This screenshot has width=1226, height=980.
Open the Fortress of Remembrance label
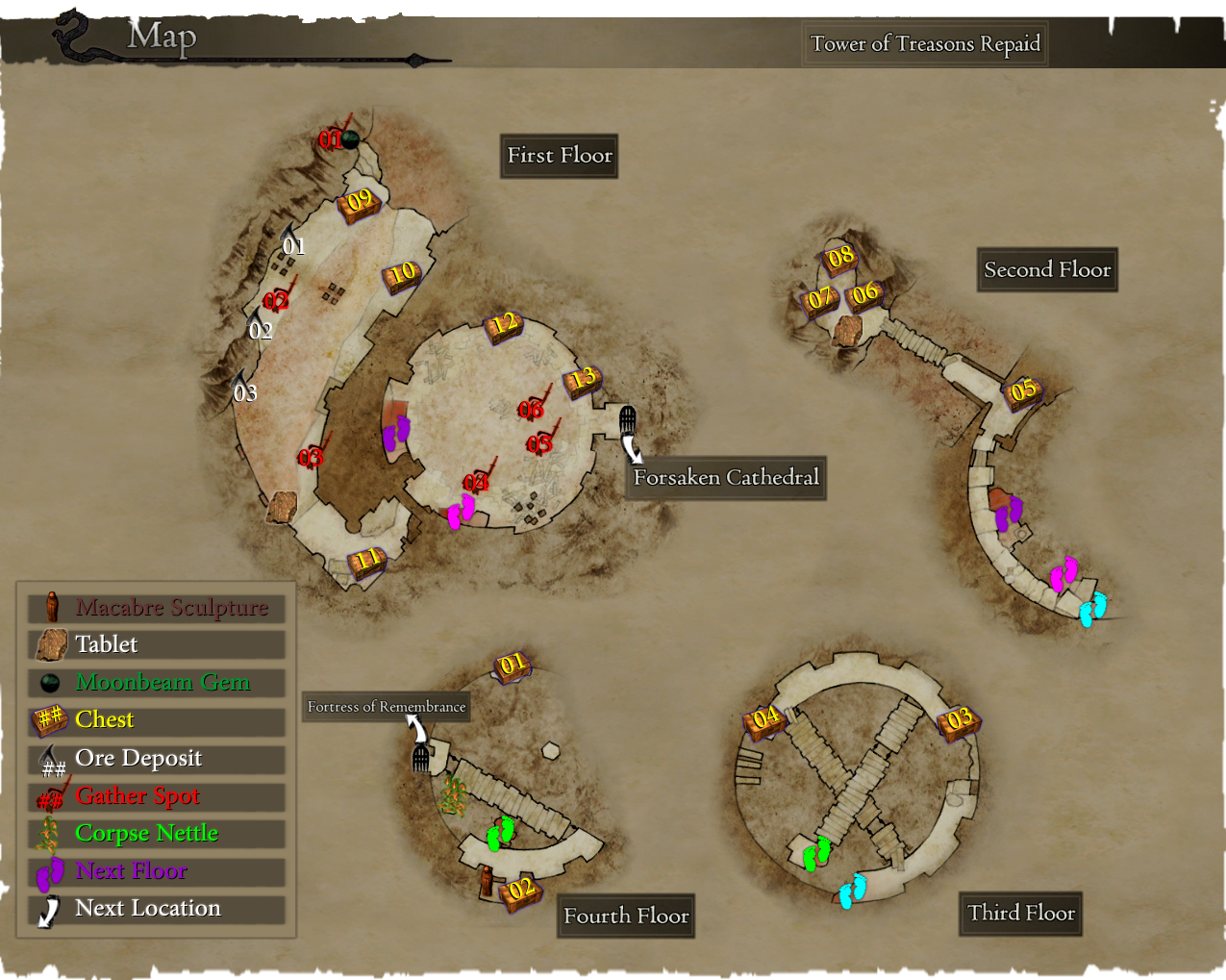387,707
